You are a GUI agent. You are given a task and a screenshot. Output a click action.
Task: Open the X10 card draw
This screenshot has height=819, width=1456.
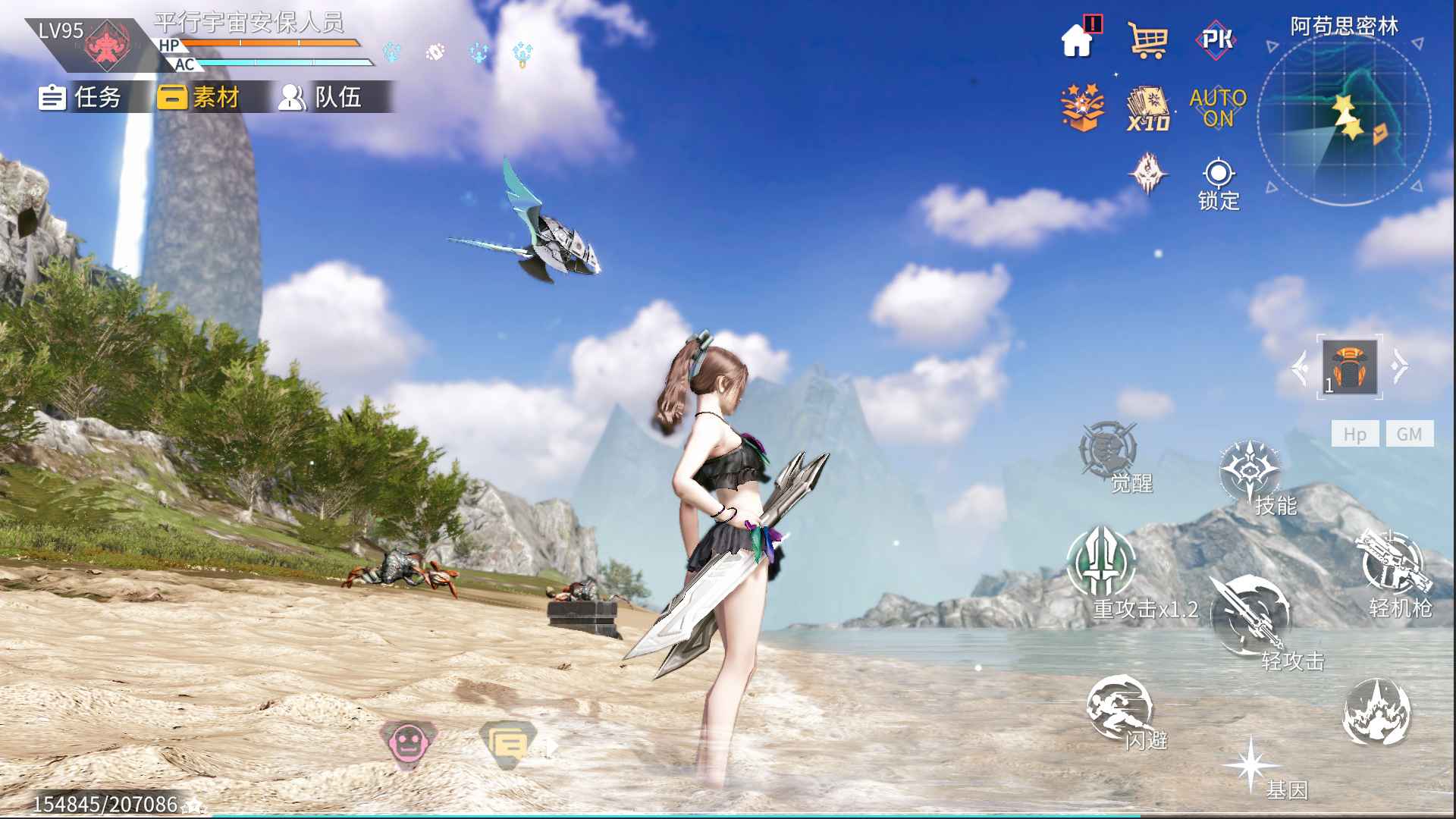click(x=1148, y=109)
